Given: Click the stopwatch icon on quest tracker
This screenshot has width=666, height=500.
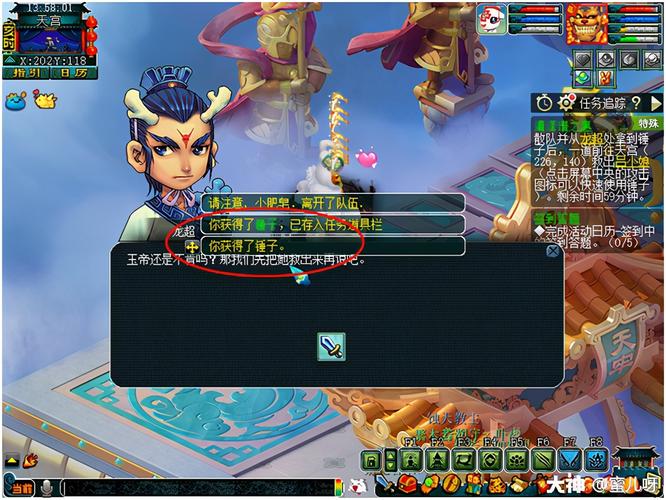Looking at the screenshot, I should (x=543, y=102).
